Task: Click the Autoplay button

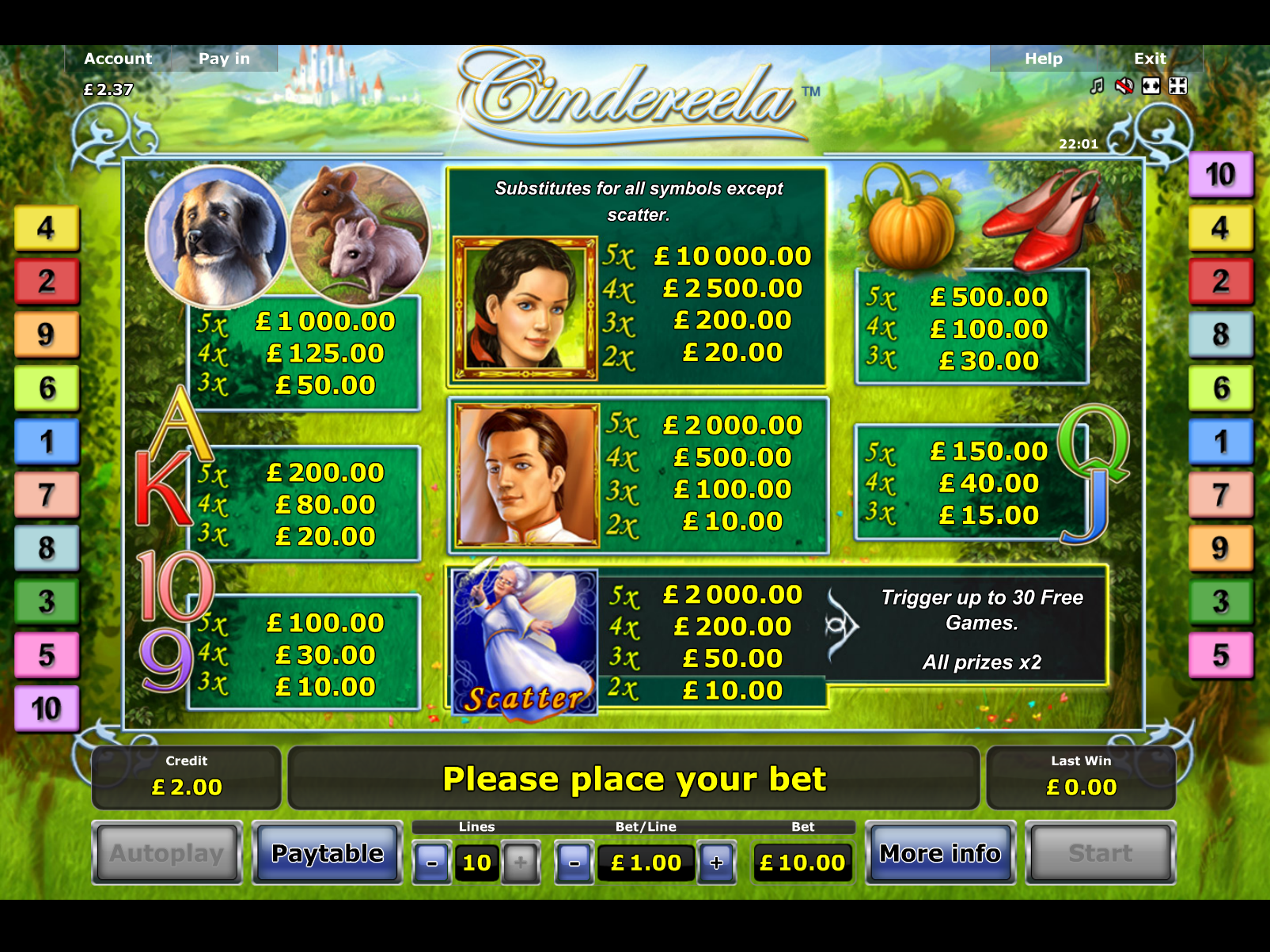Action: [167, 853]
